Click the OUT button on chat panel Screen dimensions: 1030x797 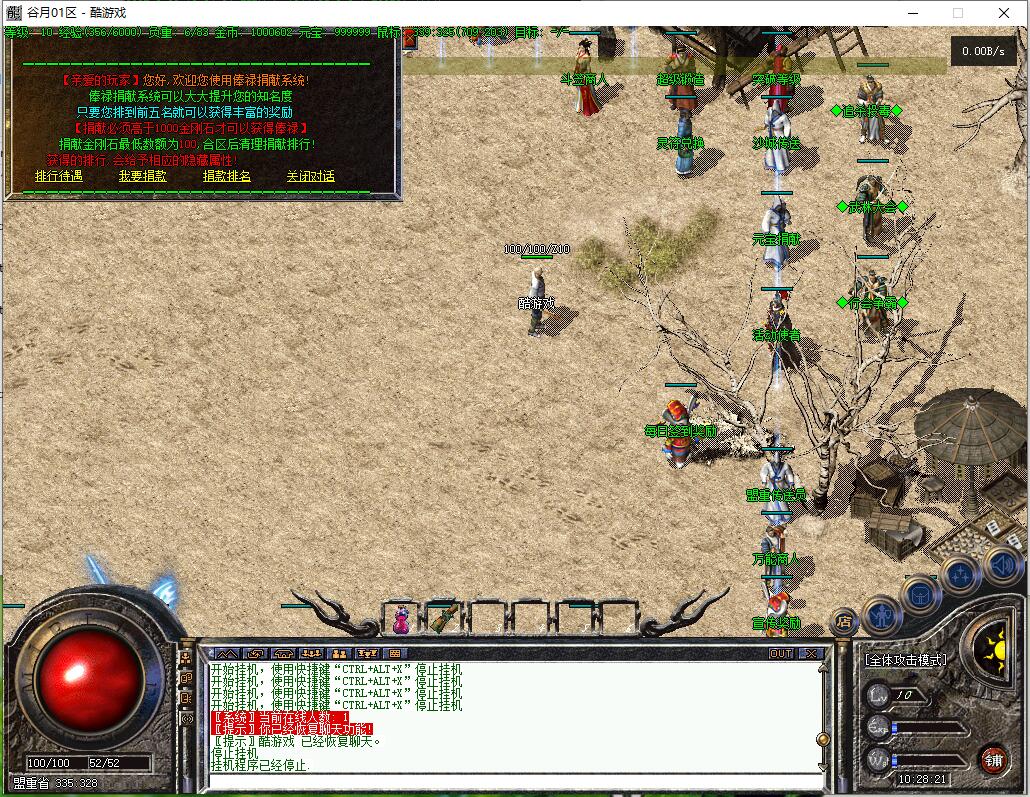[781, 653]
